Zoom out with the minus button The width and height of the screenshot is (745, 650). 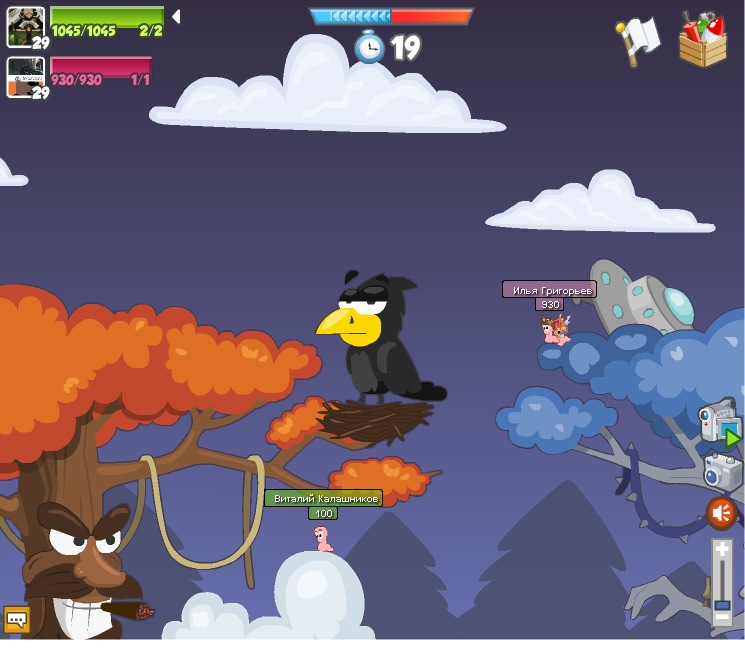[722, 618]
